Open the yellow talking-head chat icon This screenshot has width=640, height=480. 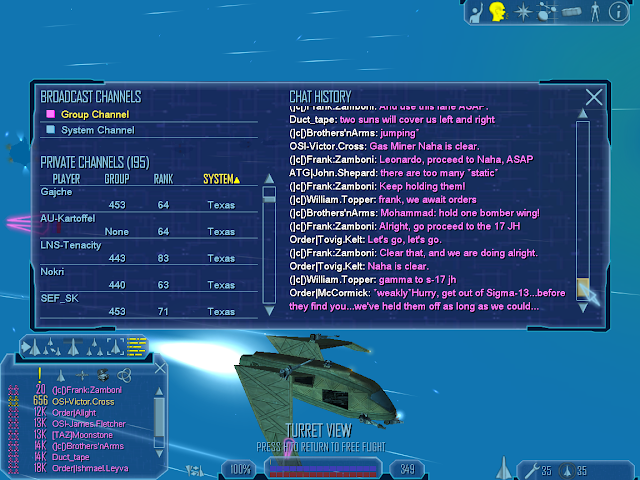click(497, 12)
